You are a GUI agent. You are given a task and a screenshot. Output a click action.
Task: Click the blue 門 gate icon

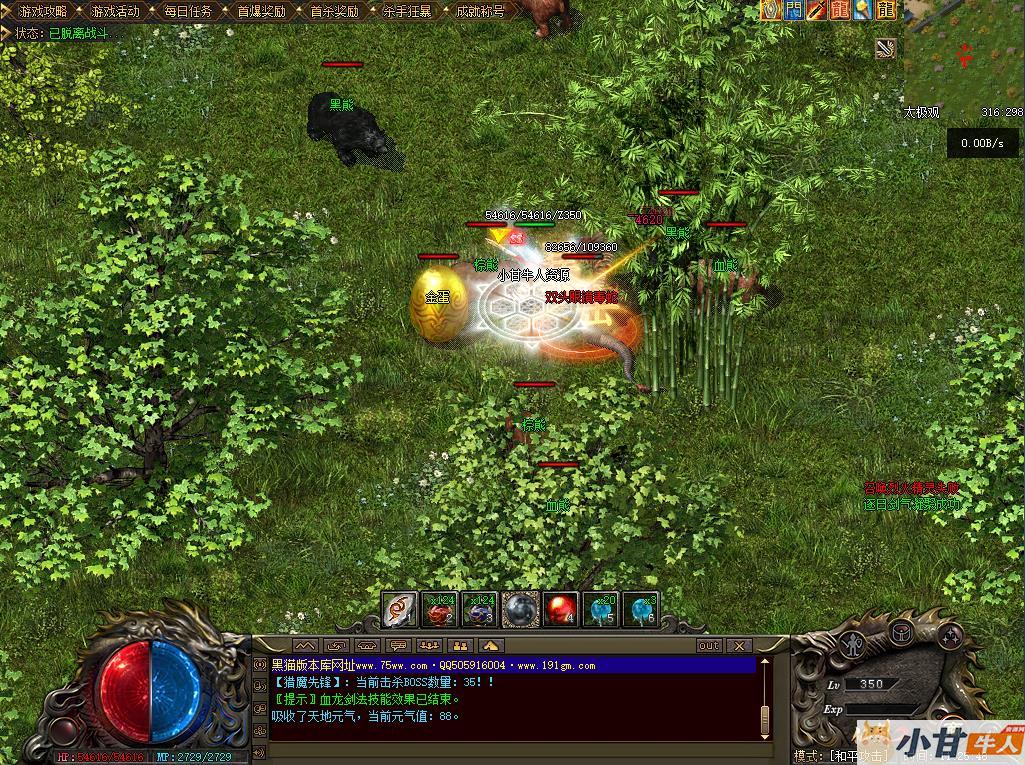794,10
